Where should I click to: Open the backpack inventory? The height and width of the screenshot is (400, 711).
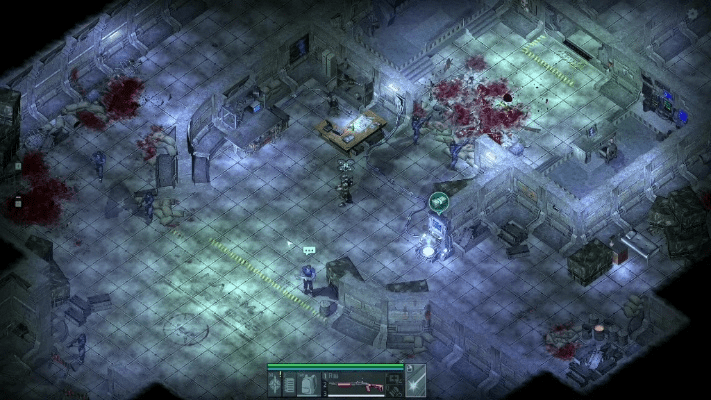point(308,383)
